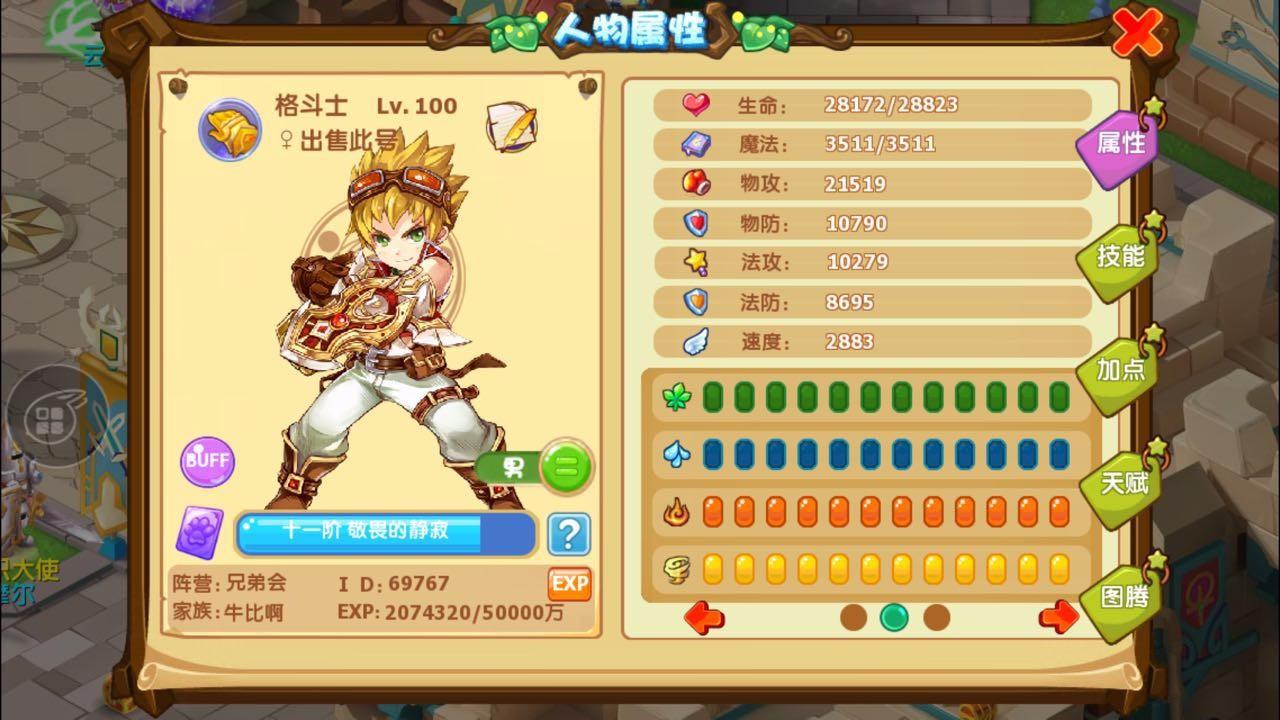
Task: Tap the purple BUFF button
Action: (x=207, y=461)
